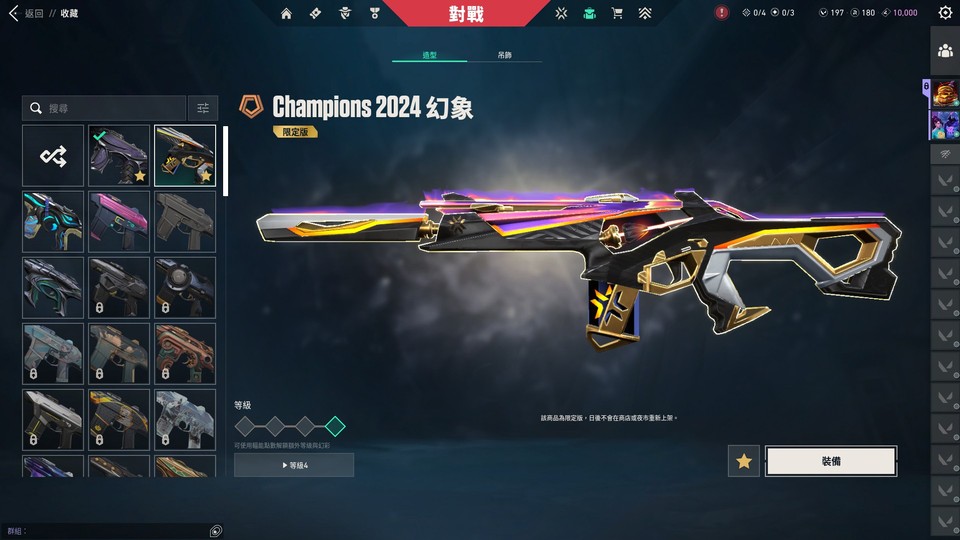Screen dimensions: 960x540
Task: Go to the home screen icon
Action: tap(287, 13)
